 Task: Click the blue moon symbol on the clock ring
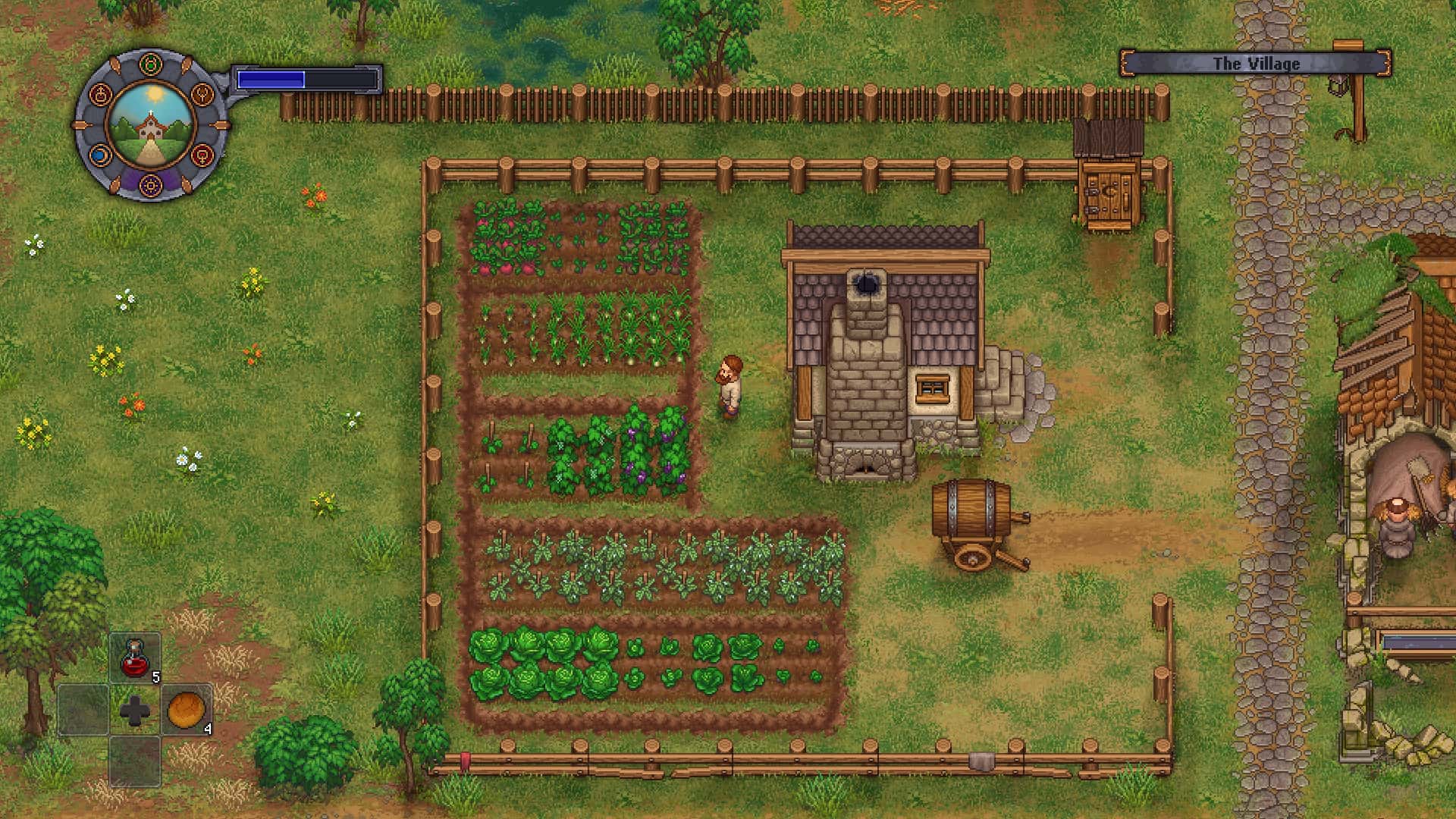pyautogui.click(x=101, y=155)
